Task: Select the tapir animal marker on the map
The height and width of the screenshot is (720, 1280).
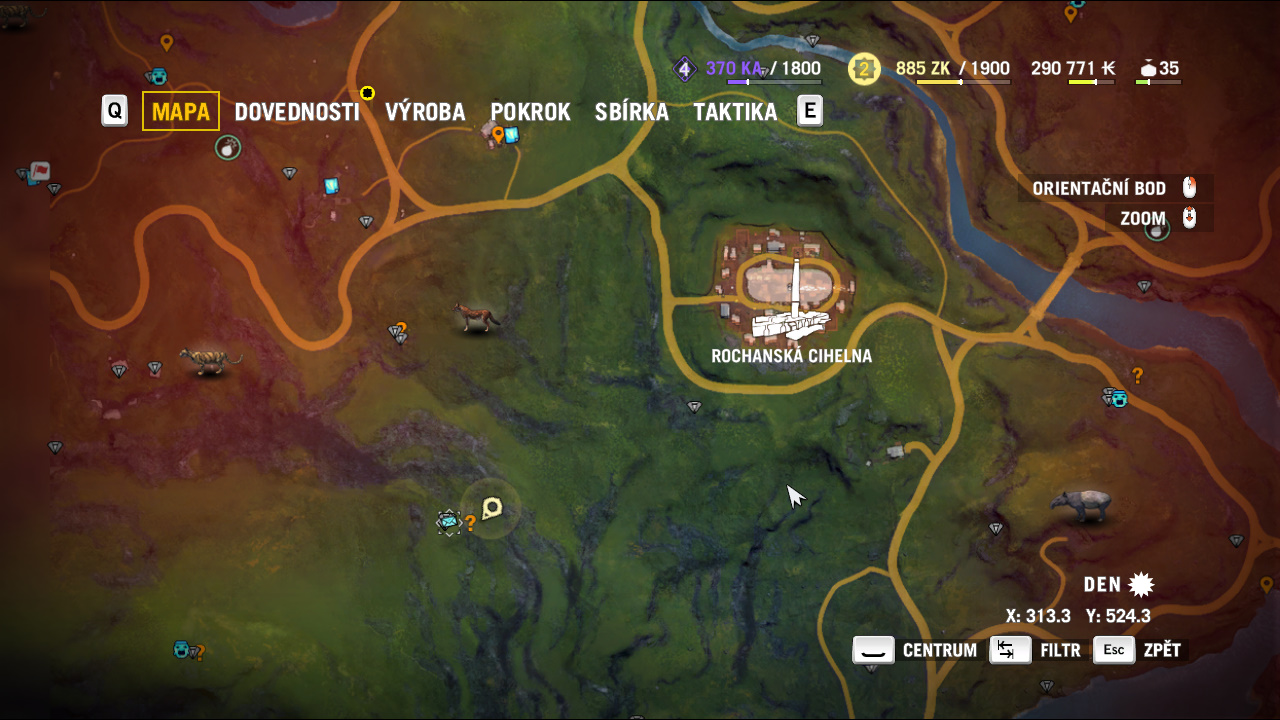Action: coord(1081,505)
